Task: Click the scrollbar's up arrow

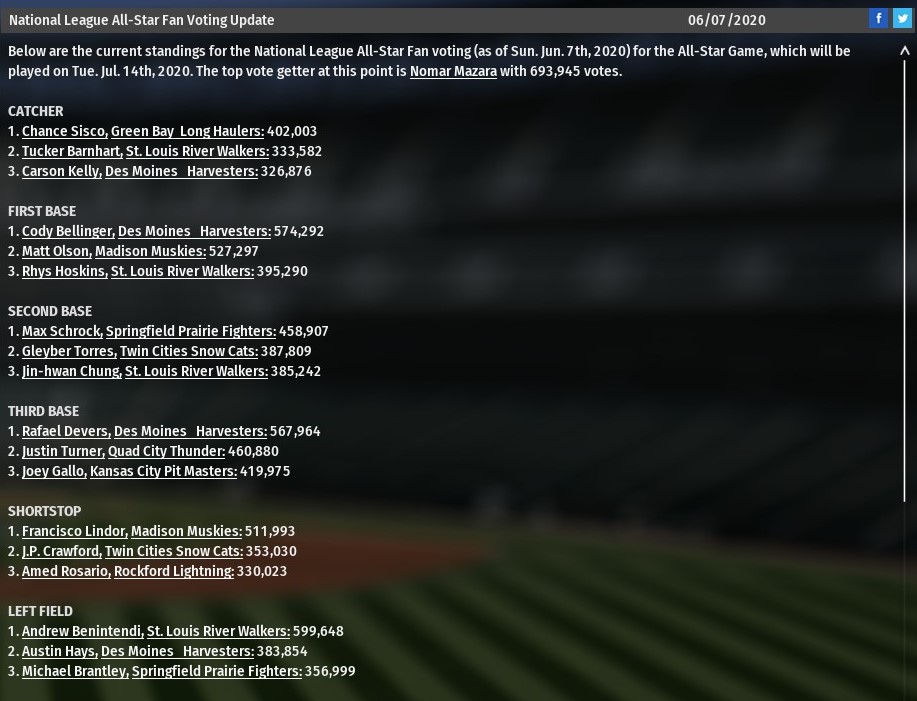Action: click(905, 51)
